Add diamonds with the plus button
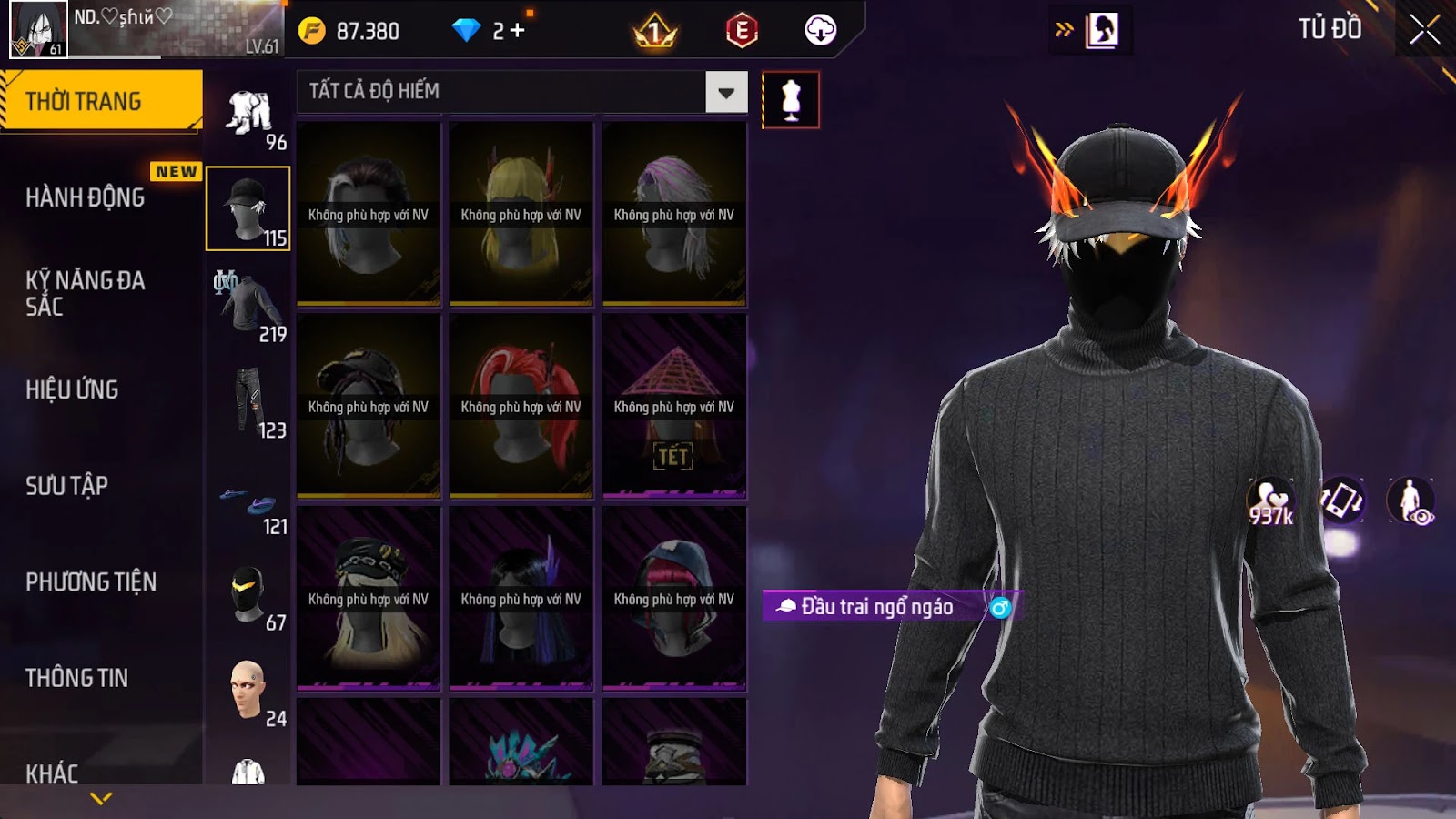The image size is (1456, 819). 518,31
